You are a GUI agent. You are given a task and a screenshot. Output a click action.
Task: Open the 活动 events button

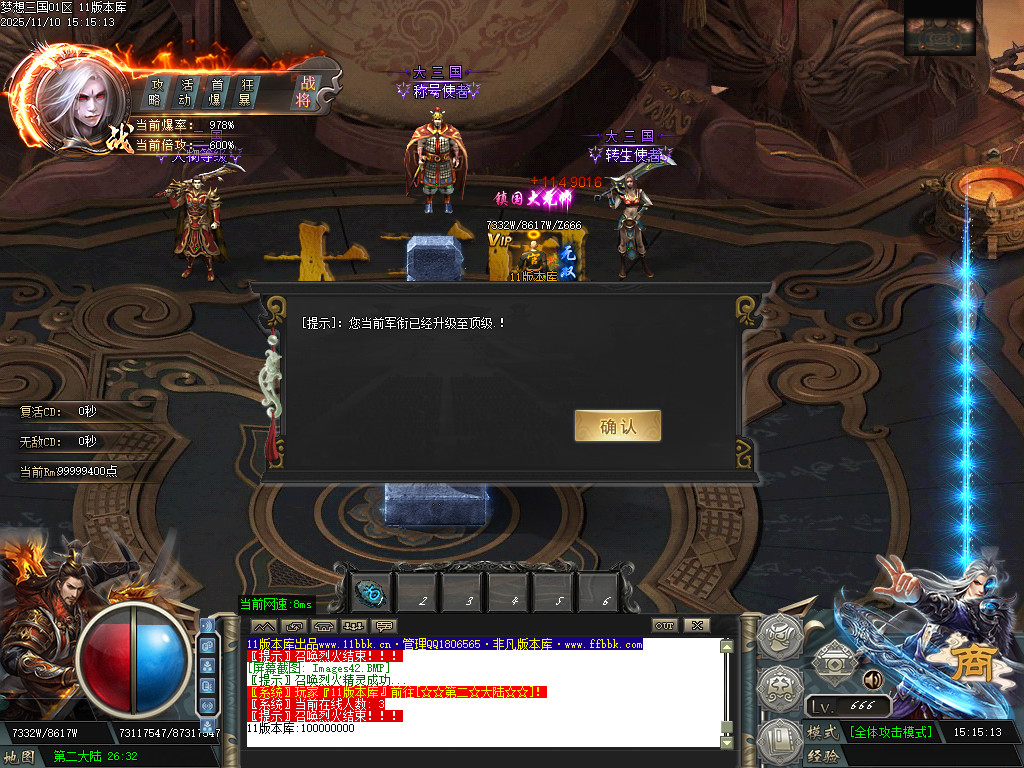(186, 92)
